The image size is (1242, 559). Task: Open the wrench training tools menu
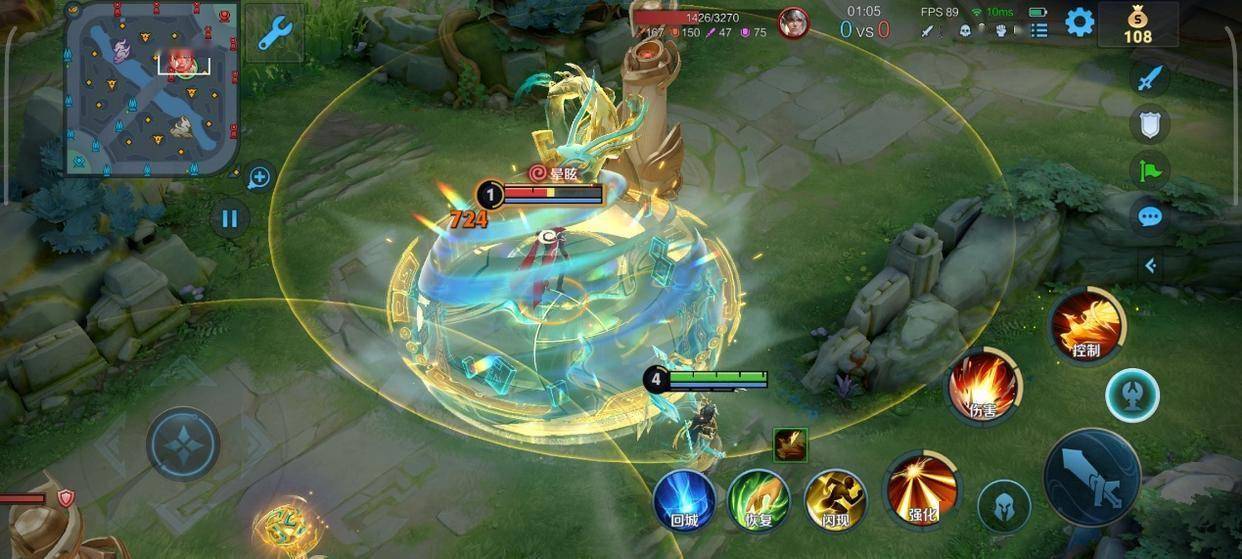274,33
